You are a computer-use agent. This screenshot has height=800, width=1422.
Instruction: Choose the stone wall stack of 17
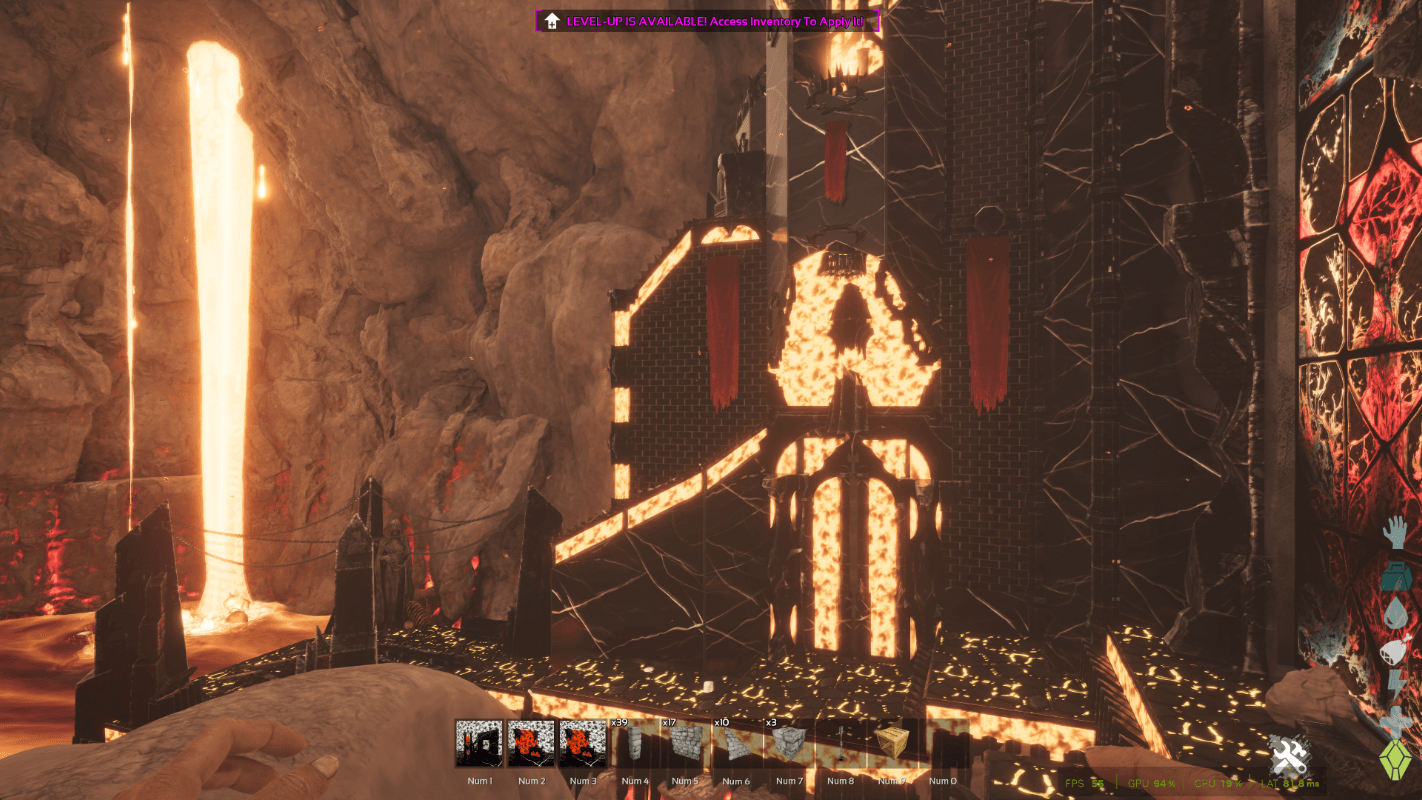(685, 744)
